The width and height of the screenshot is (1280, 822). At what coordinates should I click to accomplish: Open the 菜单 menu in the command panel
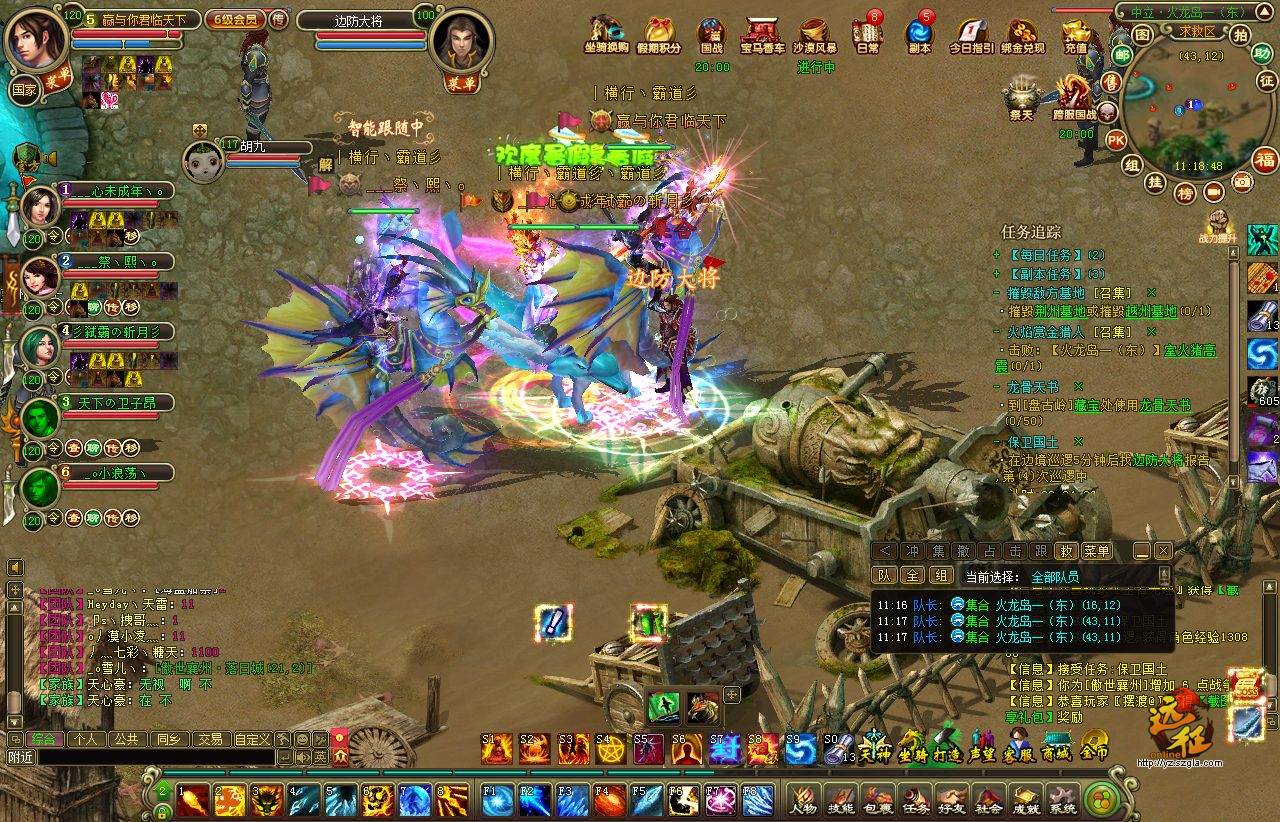click(x=1096, y=551)
